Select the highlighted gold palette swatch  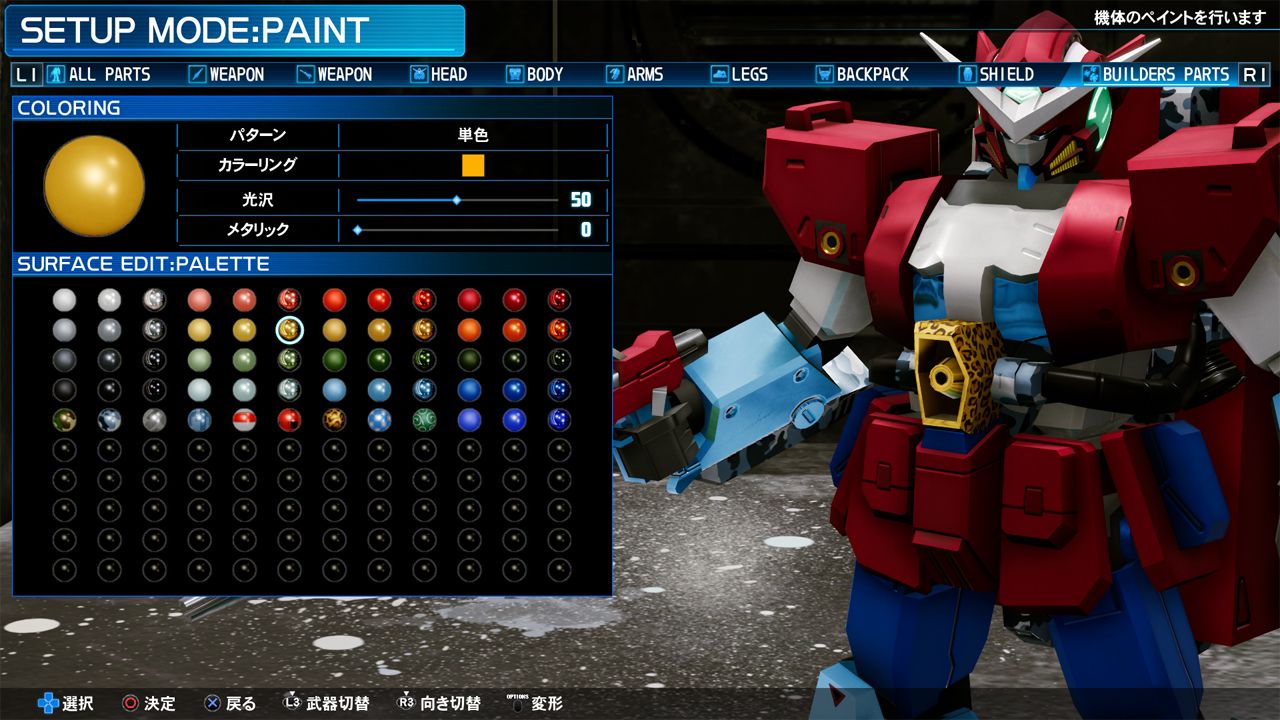290,330
